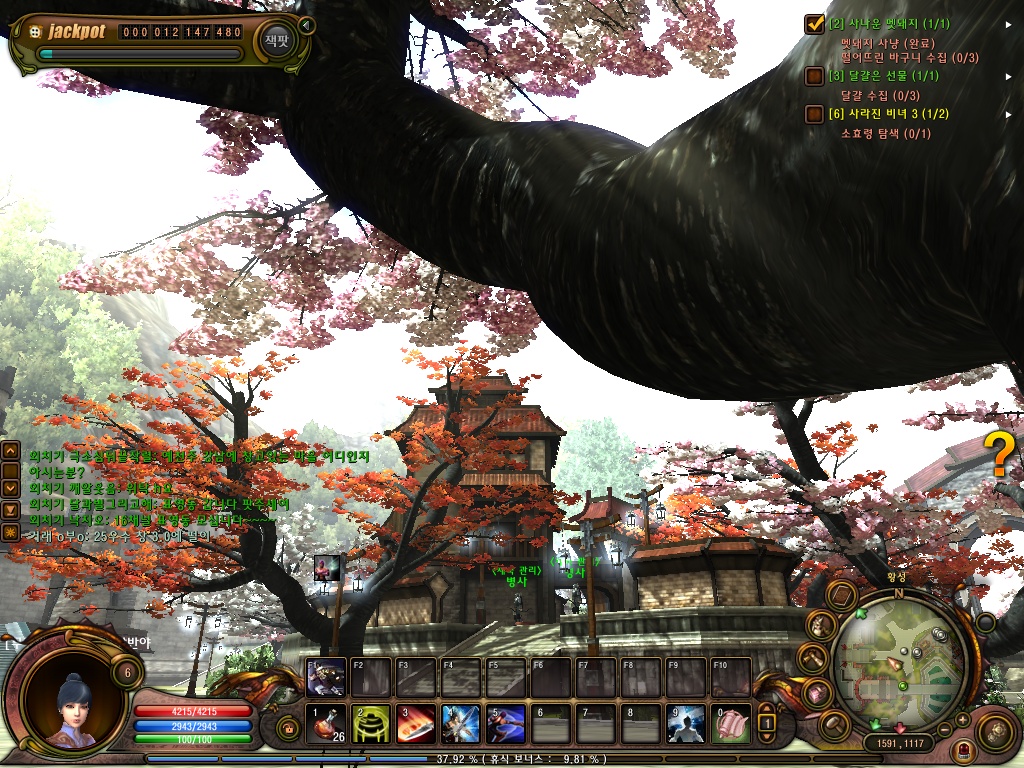The height and width of the screenshot is (768, 1024).
Task: Cast the white aura skill in slot 9
Action: [x=687, y=723]
